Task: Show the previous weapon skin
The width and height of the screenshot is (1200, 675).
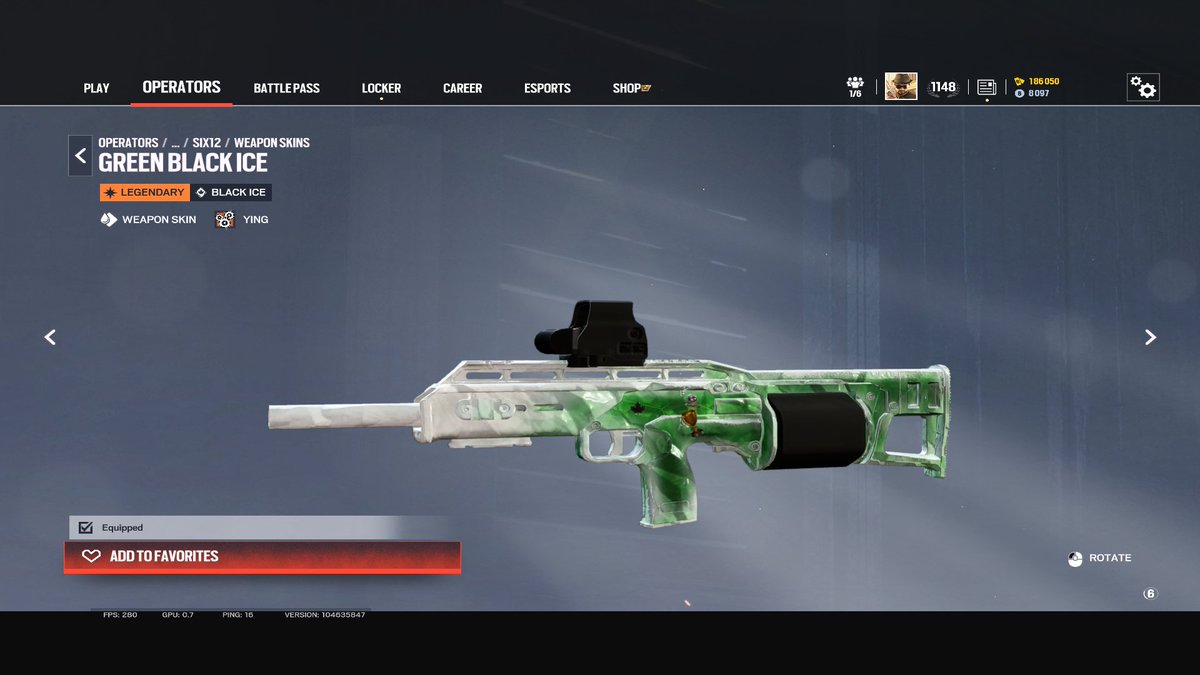Action: 50,337
